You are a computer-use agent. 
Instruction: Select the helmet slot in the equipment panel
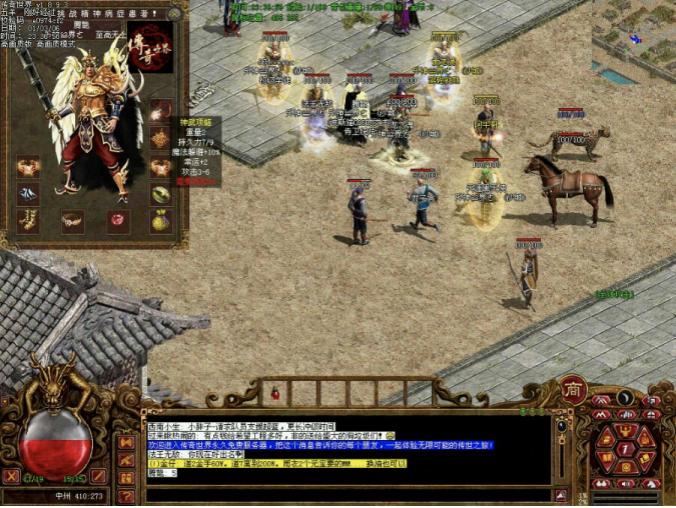pyautogui.click(x=160, y=111)
